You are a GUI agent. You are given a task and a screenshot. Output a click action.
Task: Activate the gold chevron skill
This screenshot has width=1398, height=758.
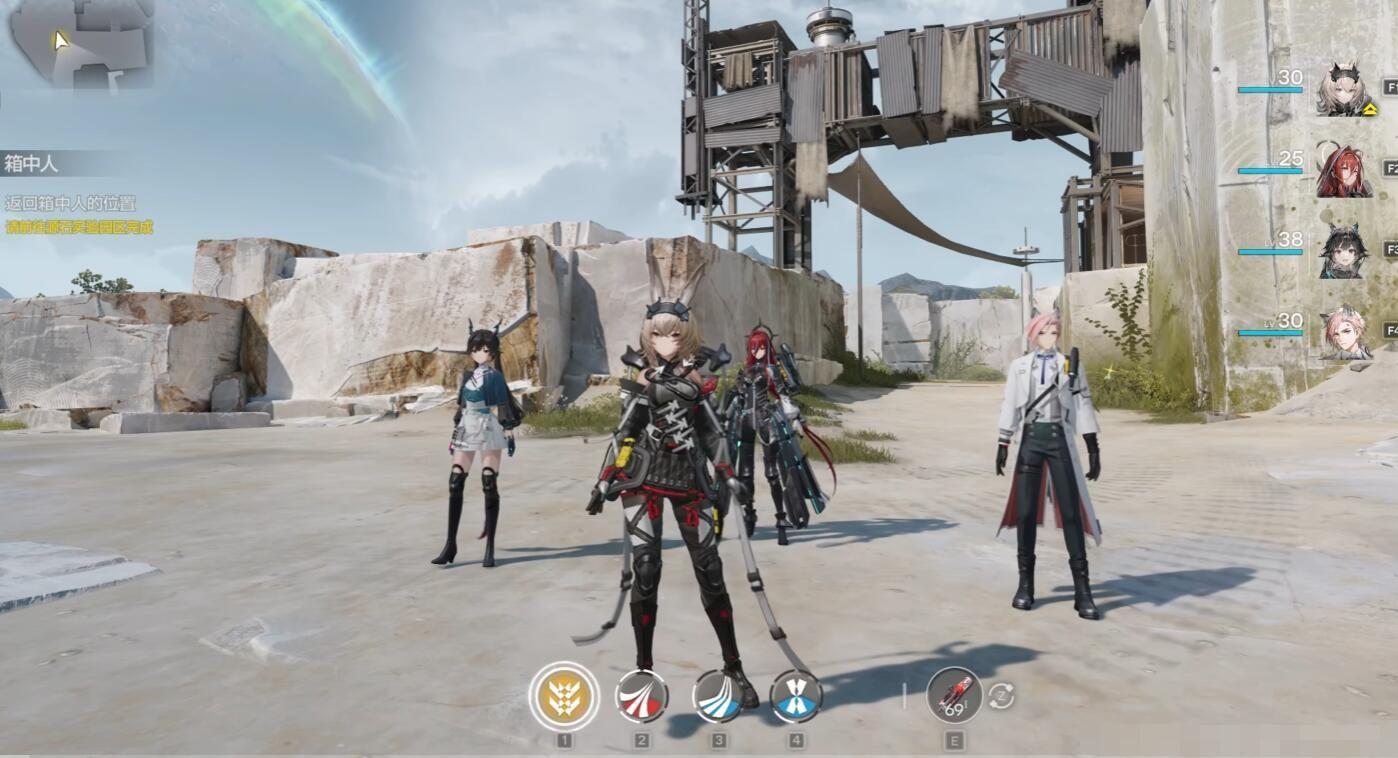(x=564, y=696)
